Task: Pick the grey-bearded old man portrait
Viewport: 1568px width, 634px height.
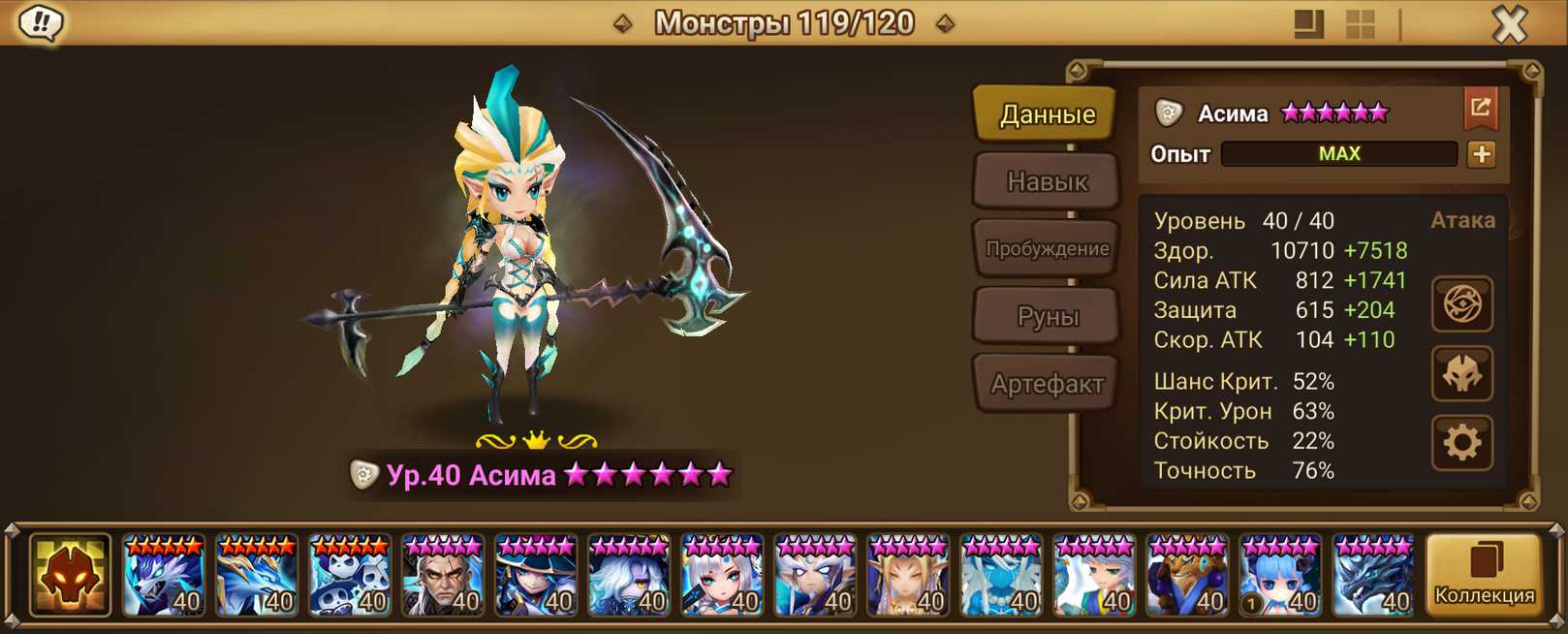Action: point(442,576)
